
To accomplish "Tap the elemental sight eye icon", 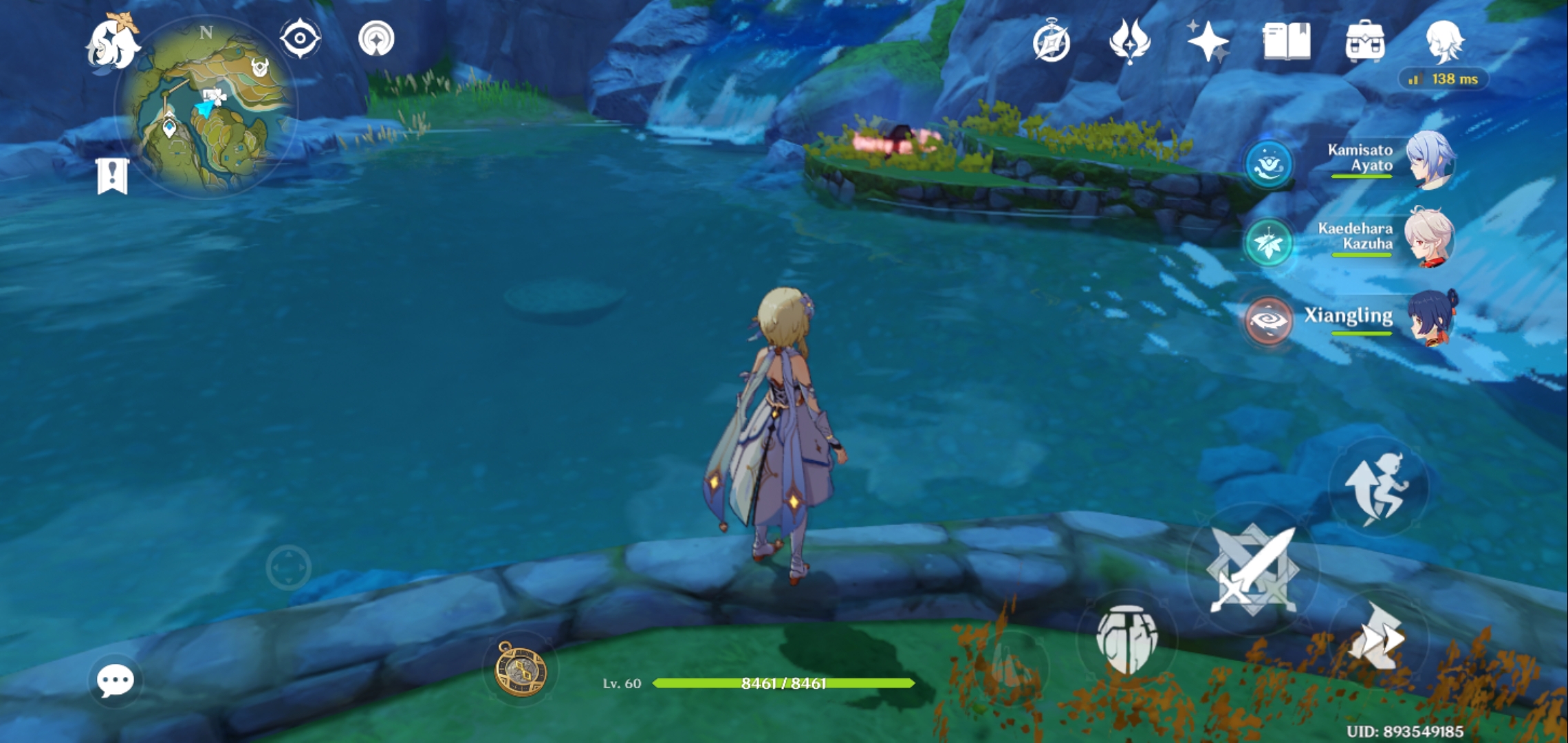I will 299,38.
